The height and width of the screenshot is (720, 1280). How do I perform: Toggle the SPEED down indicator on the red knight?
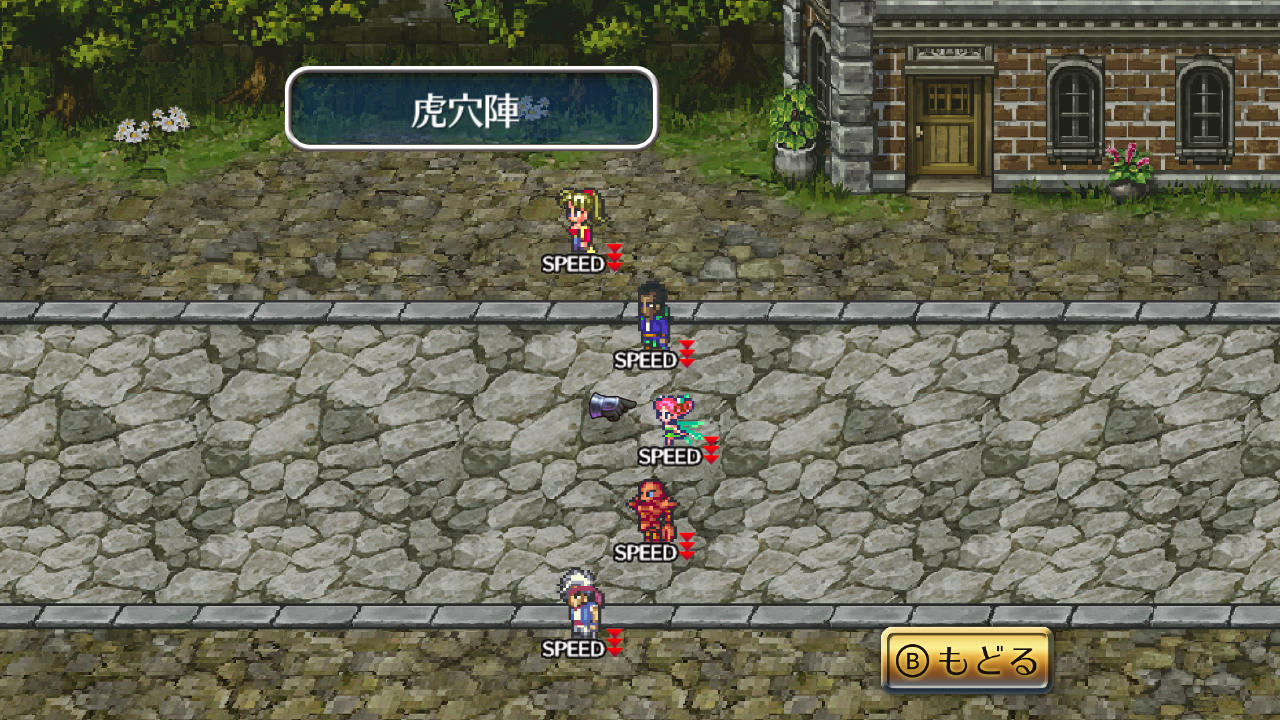[x=688, y=548]
